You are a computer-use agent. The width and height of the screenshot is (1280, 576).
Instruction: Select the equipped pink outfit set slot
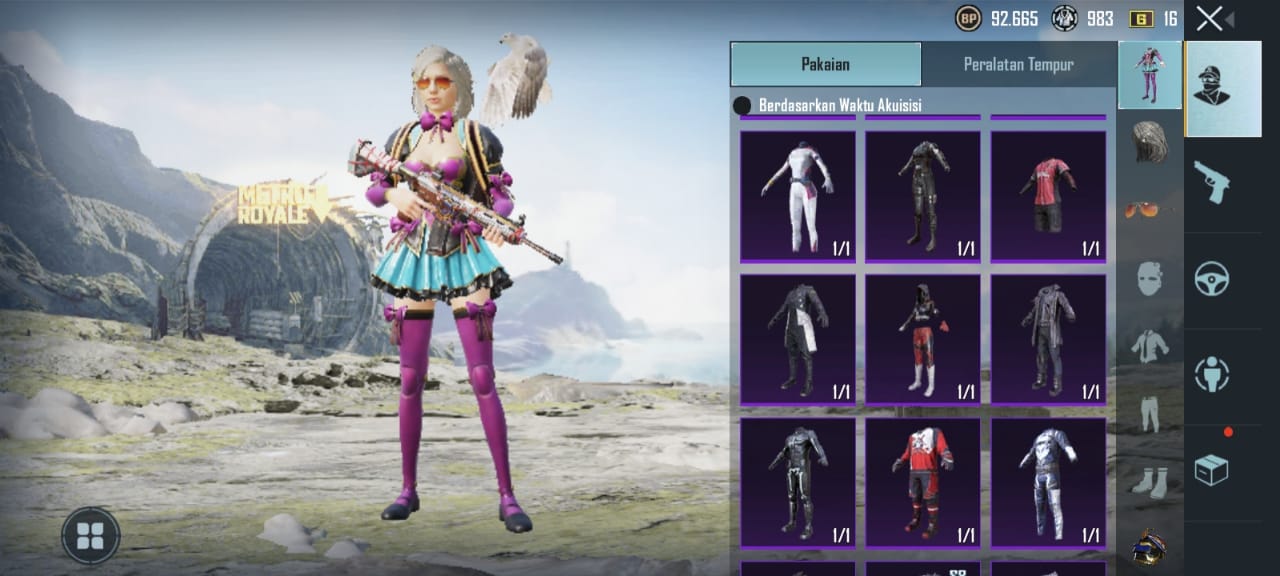1149,75
